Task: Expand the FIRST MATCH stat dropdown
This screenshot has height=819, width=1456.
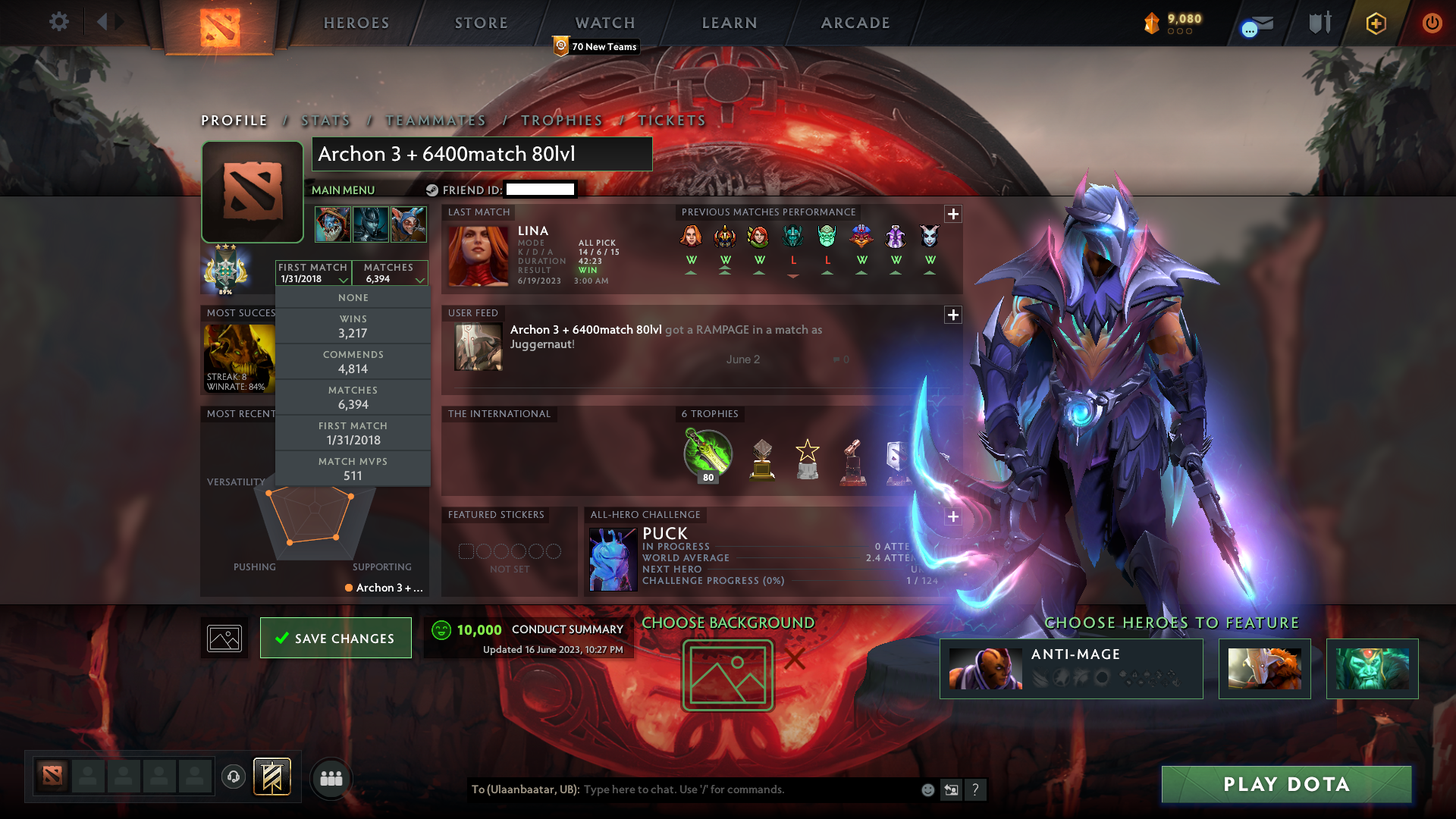Action: point(312,273)
